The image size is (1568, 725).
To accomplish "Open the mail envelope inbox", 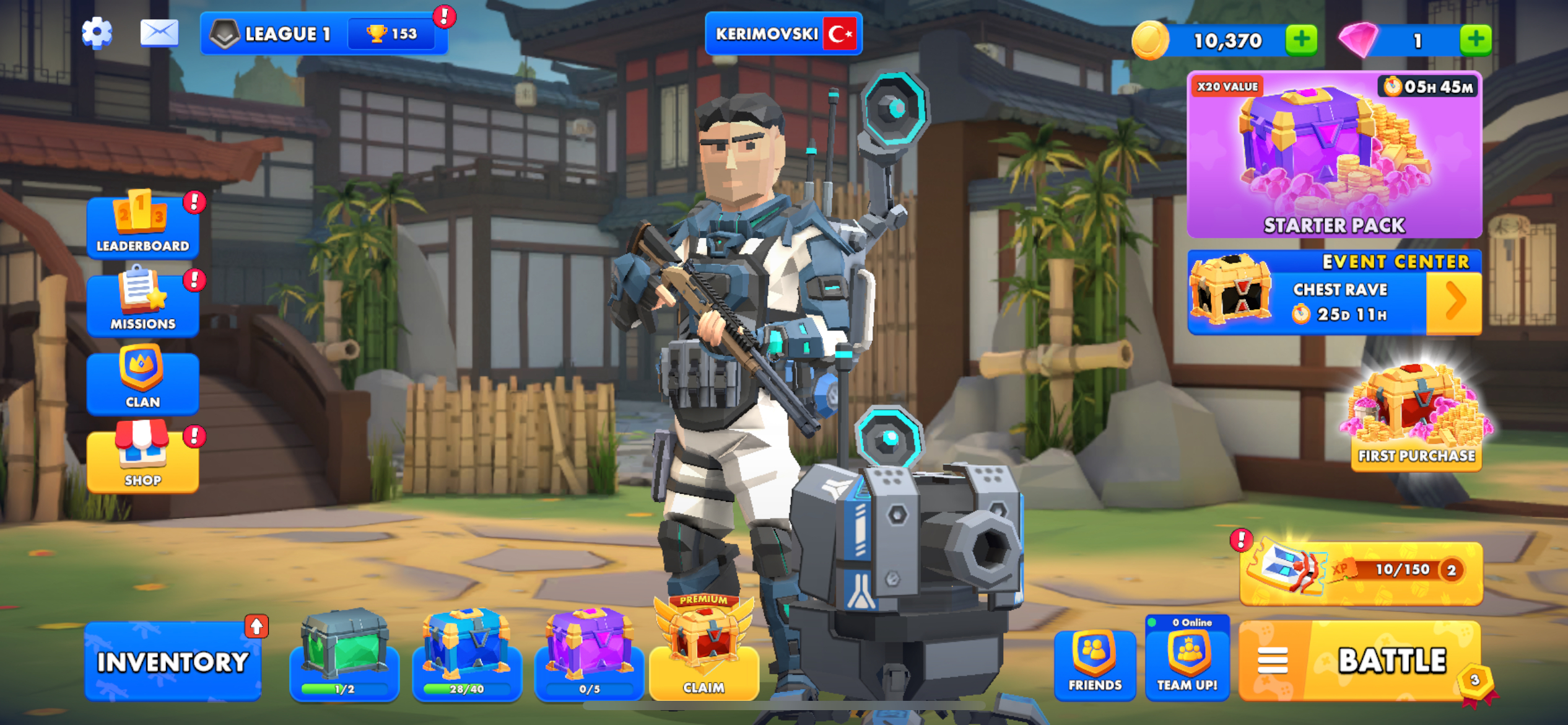I will click(x=159, y=33).
